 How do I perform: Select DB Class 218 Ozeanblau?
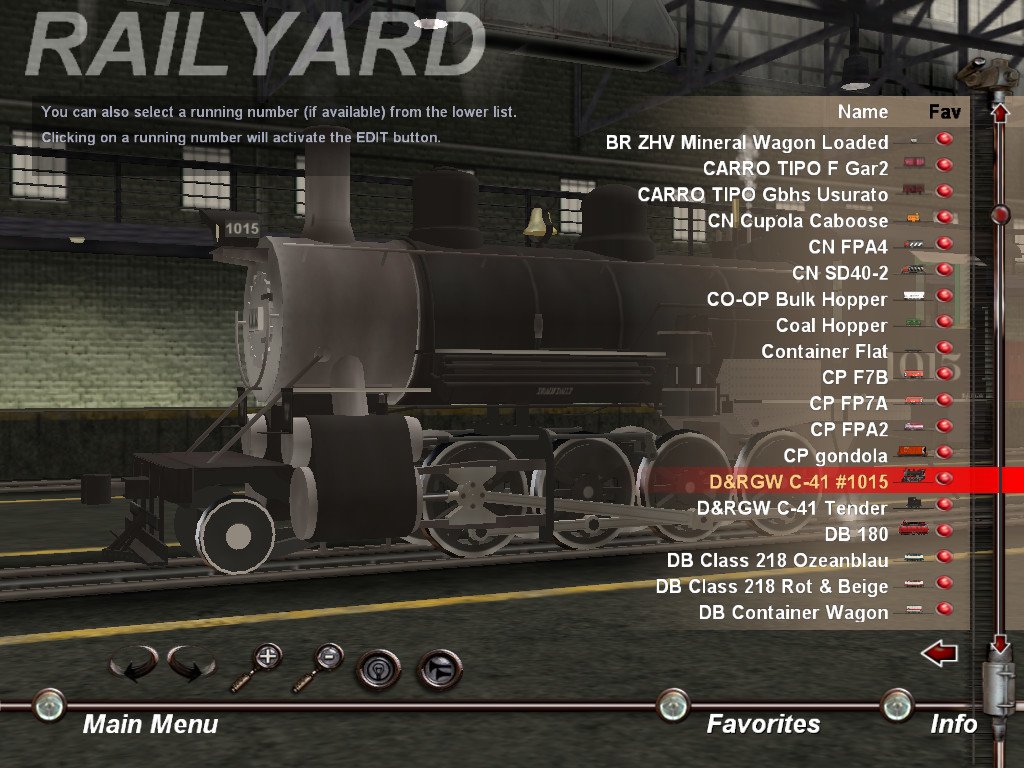777,560
